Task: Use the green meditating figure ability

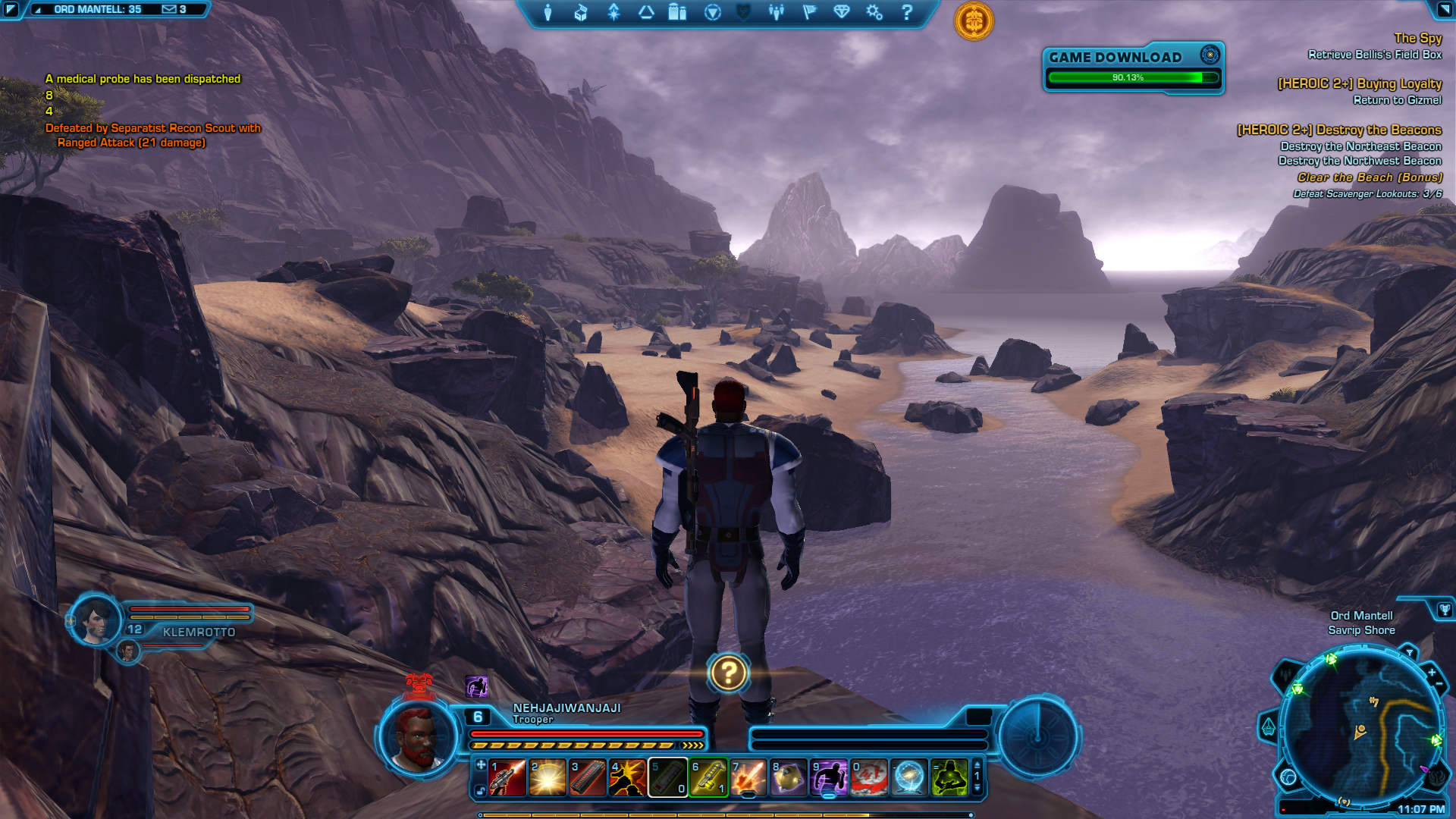Action: pyautogui.click(x=949, y=778)
